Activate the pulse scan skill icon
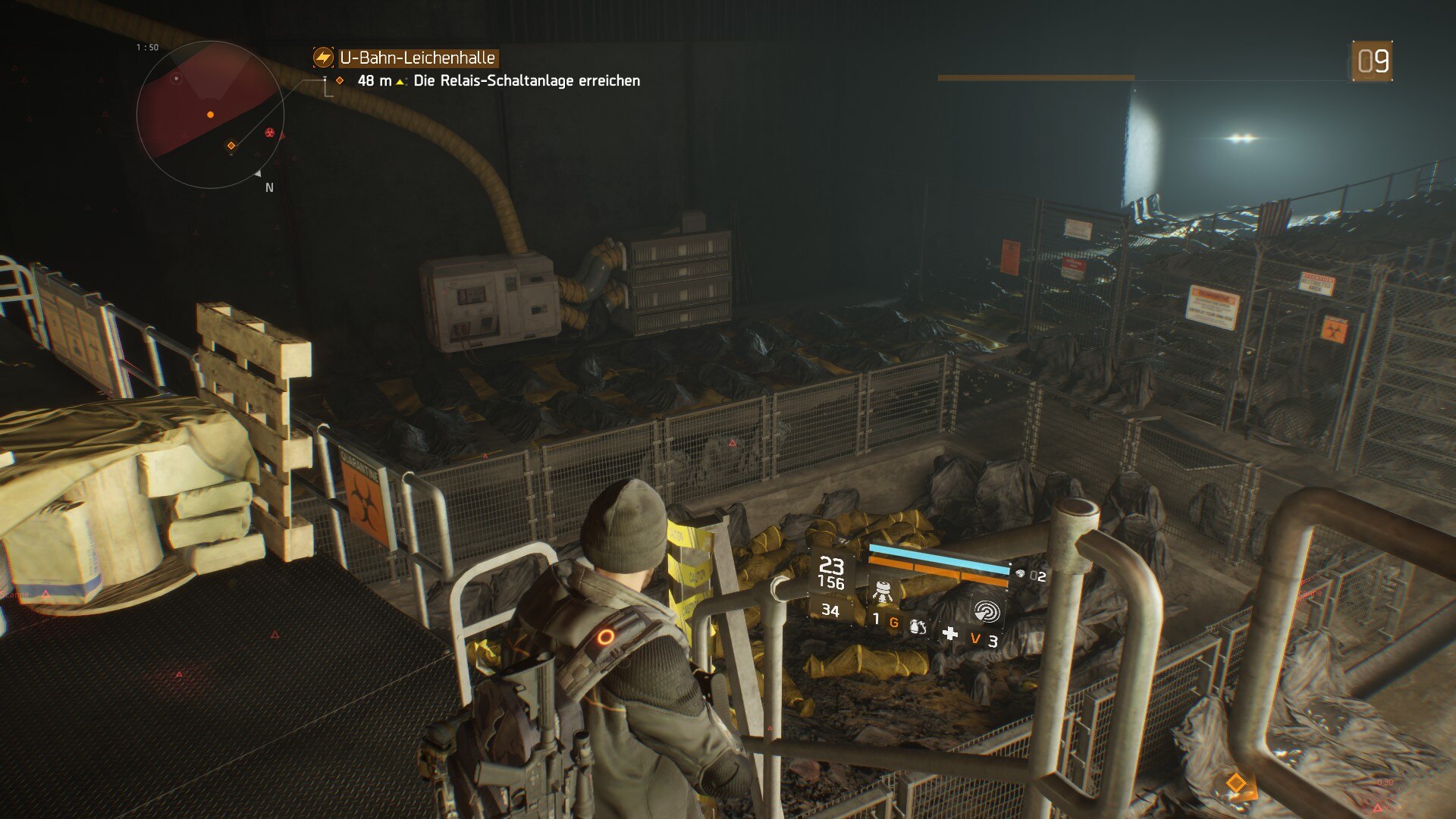Viewport: 1456px width, 819px height. click(x=986, y=610)
